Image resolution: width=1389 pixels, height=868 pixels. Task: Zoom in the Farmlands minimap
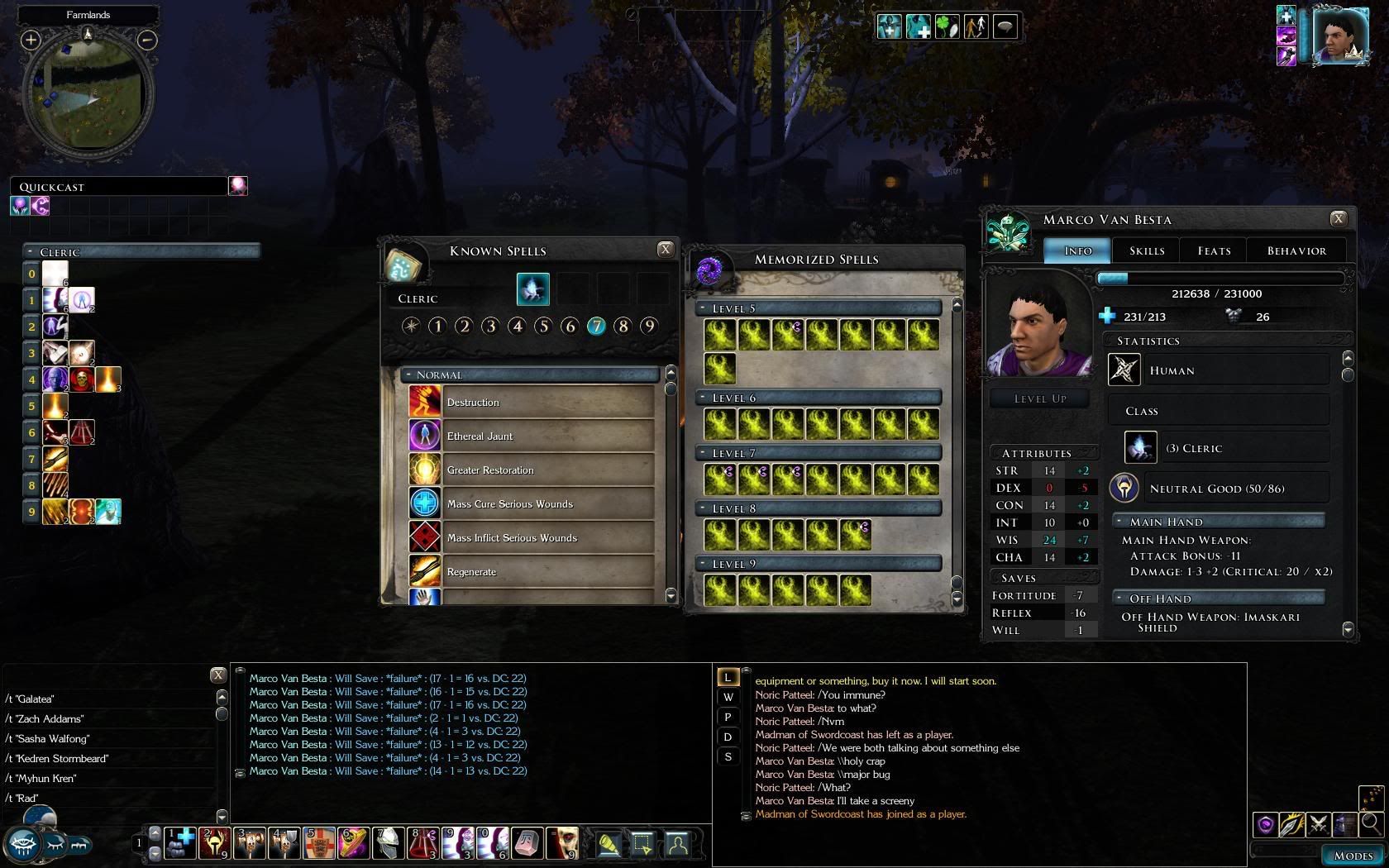click(x=31, y=39)
